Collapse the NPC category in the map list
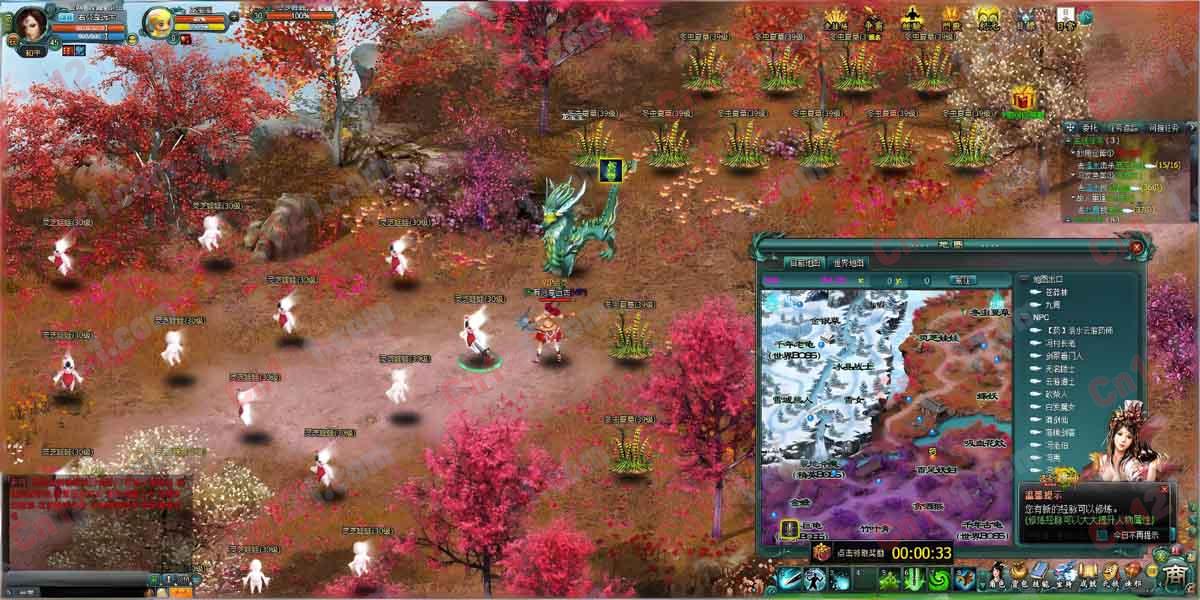Screen dimensions: 1200x600 tap(1024, 317)
